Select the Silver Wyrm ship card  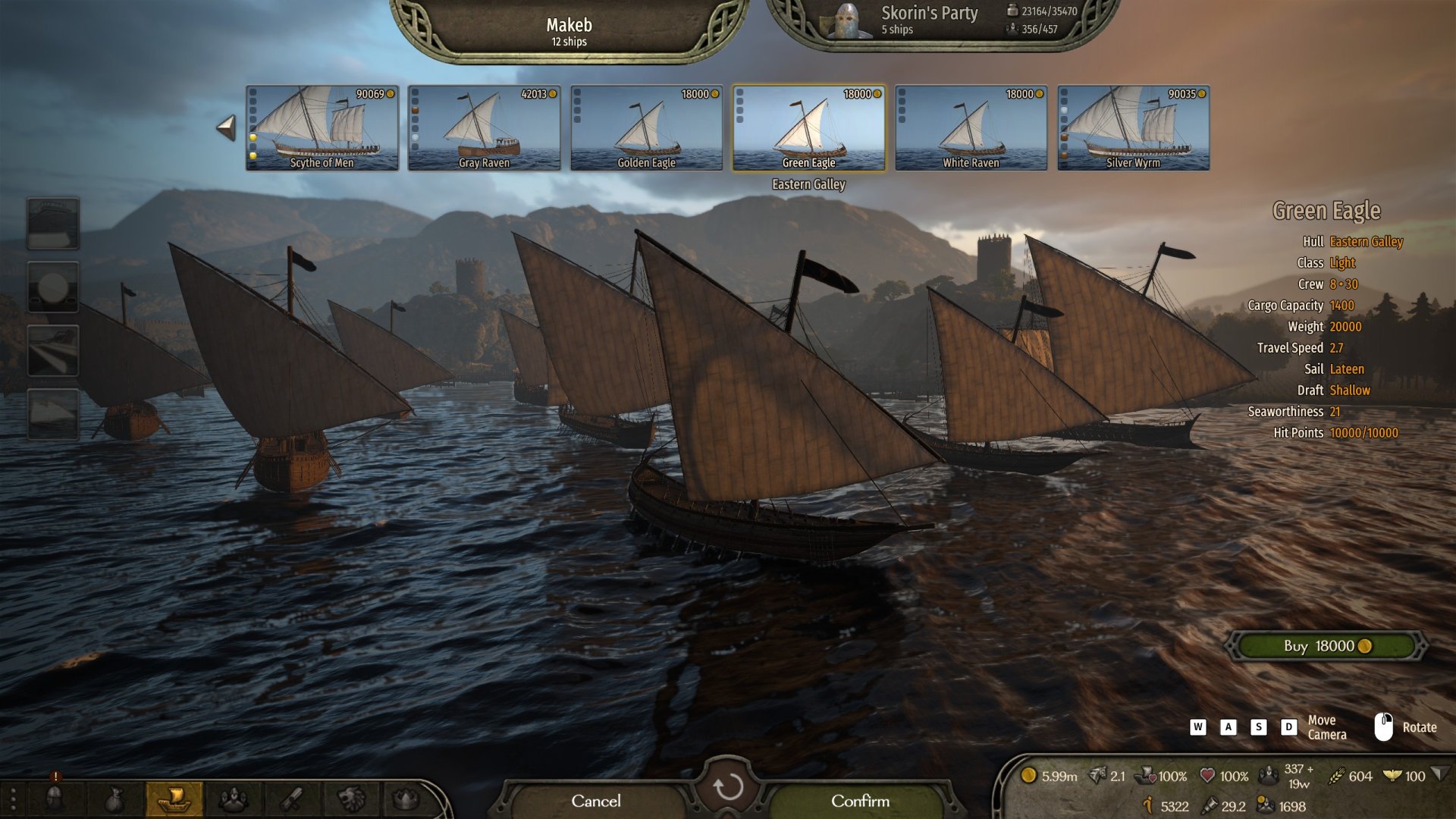(1133, 127)
